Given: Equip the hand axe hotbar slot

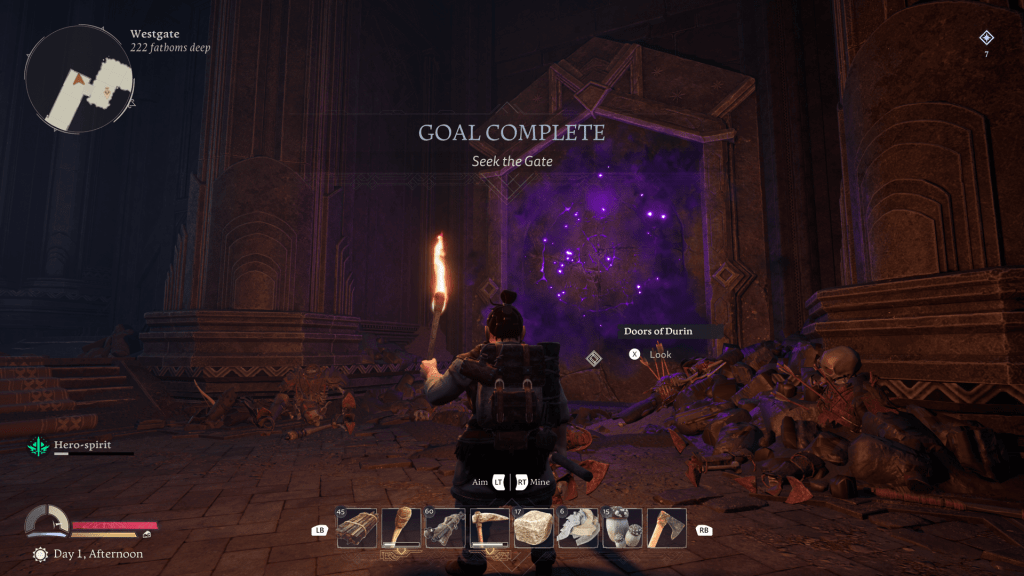Looking at the screenshot, I should 666,528.
